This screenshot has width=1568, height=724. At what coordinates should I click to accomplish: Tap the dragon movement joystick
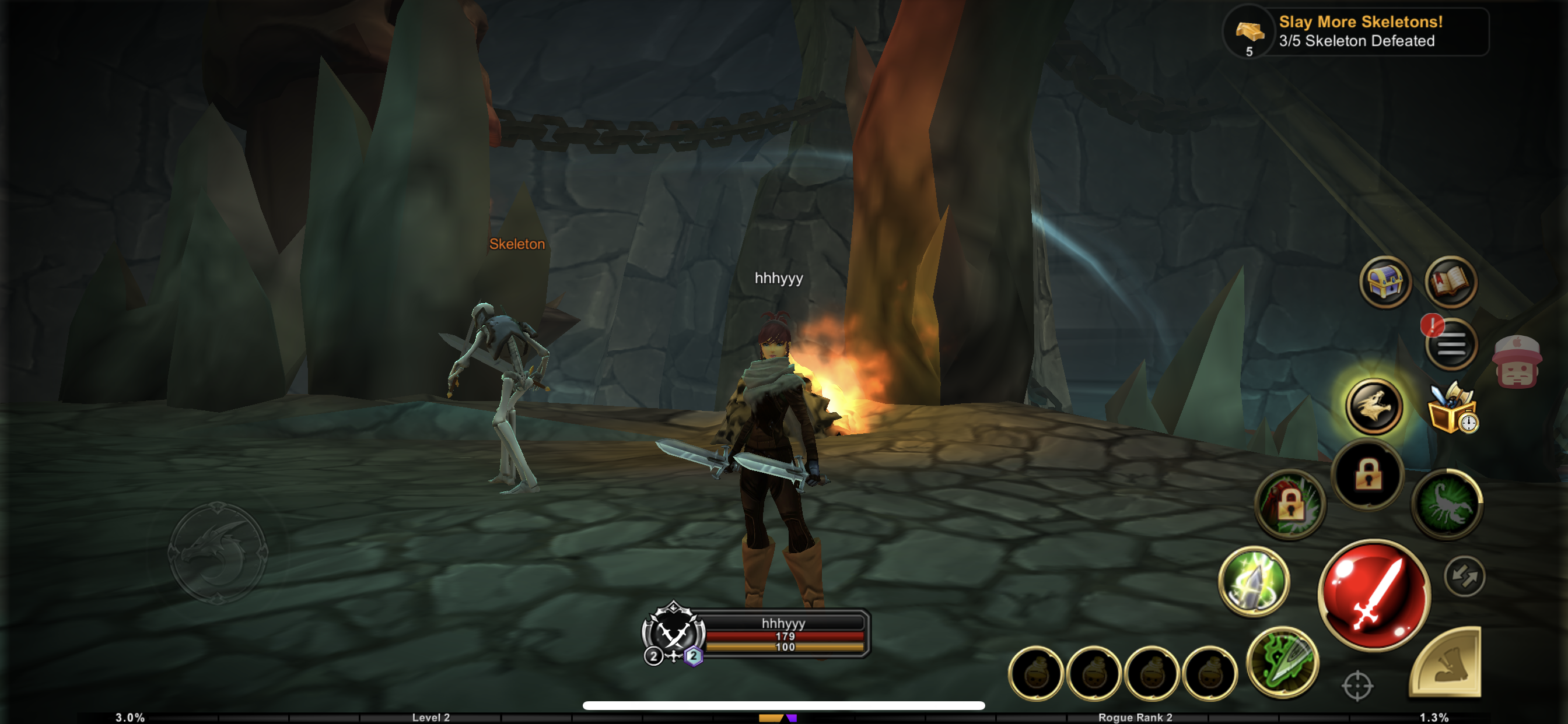tap(218, 553)
